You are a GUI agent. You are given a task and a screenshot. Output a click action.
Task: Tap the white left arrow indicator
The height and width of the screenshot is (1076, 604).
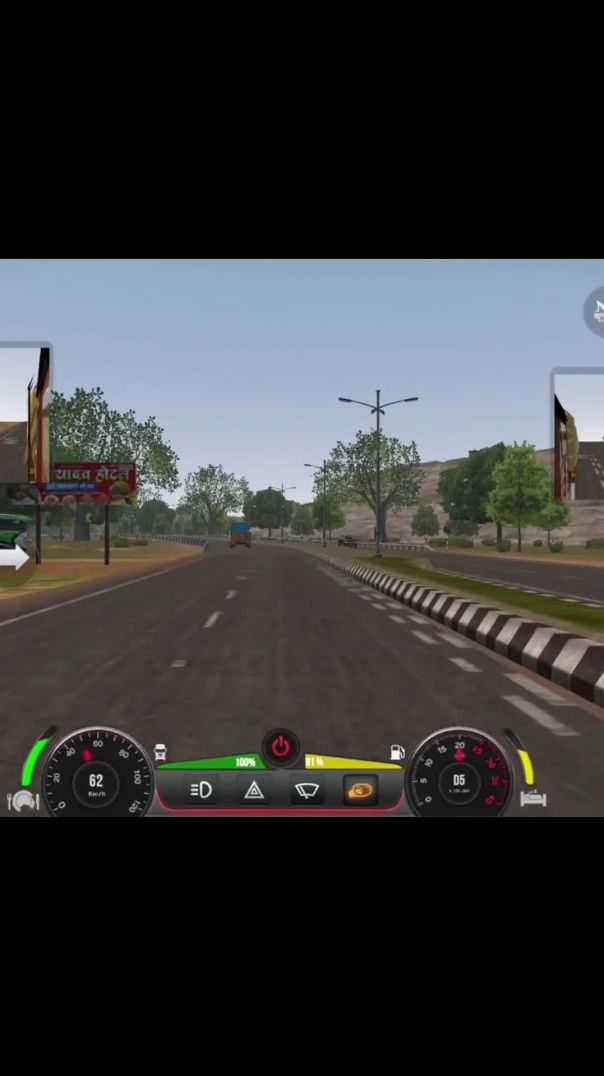(x=15, y=559)
